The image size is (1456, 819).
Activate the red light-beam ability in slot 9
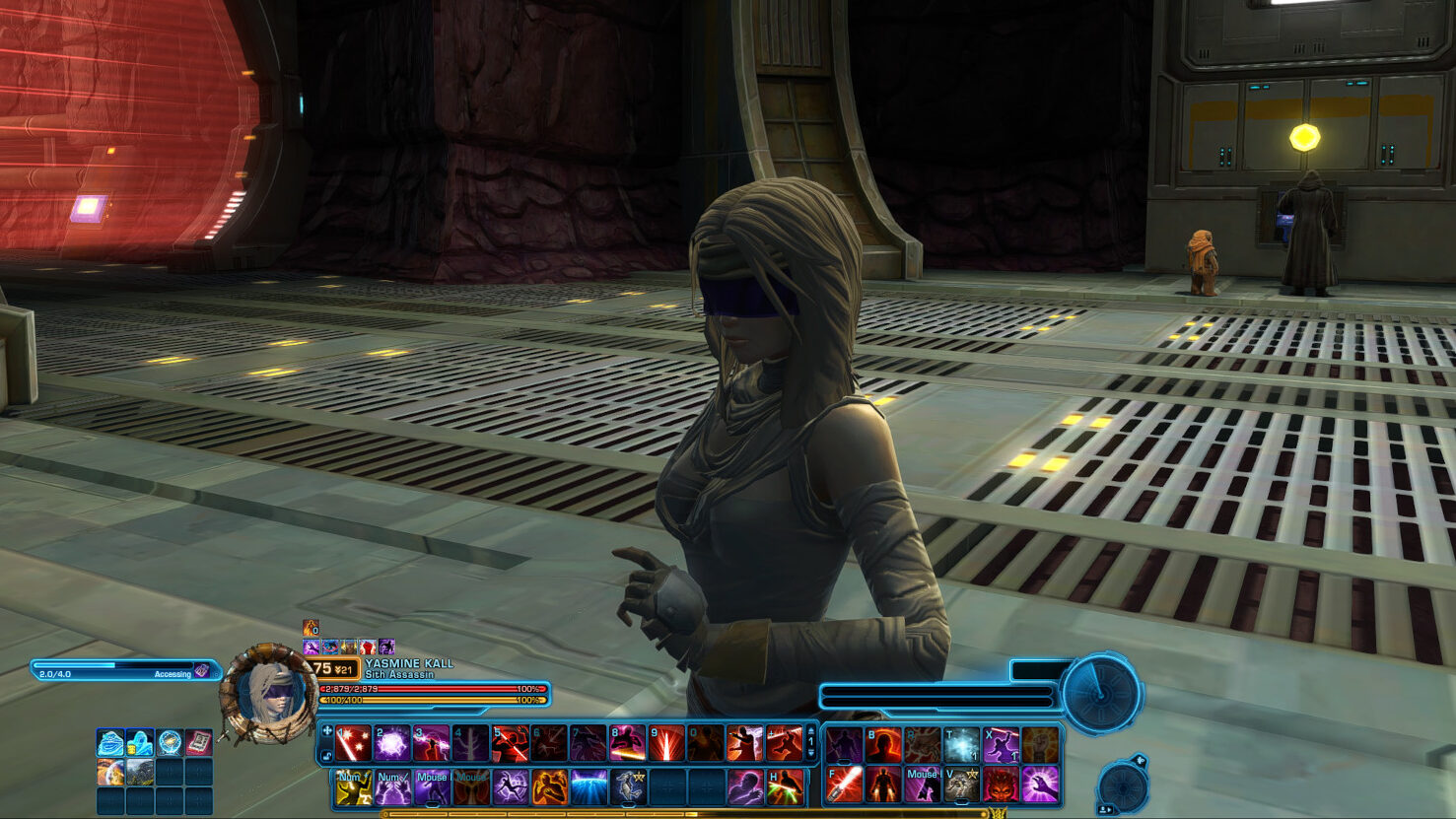point(666,744)
